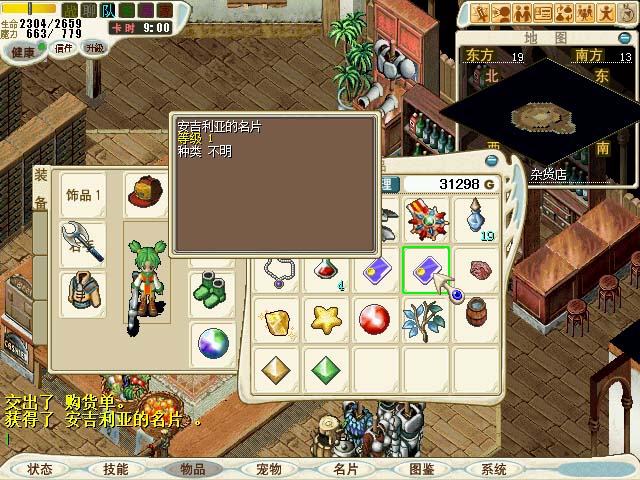Select the equipped green boots slot
Screen dimensions: 640x480
pyautogui.click(x=211, y=293)
